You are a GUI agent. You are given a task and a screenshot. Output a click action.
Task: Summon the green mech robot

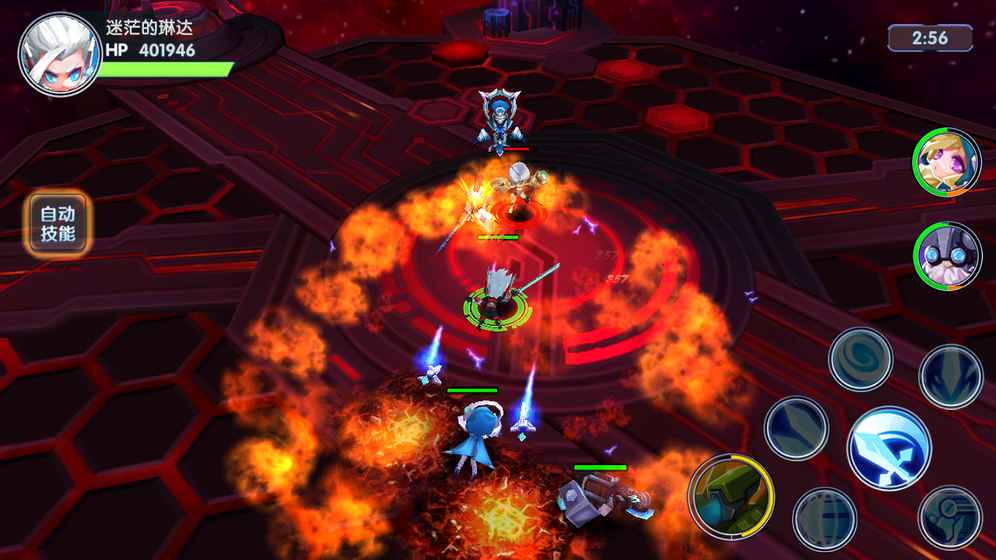pos(731,494)
